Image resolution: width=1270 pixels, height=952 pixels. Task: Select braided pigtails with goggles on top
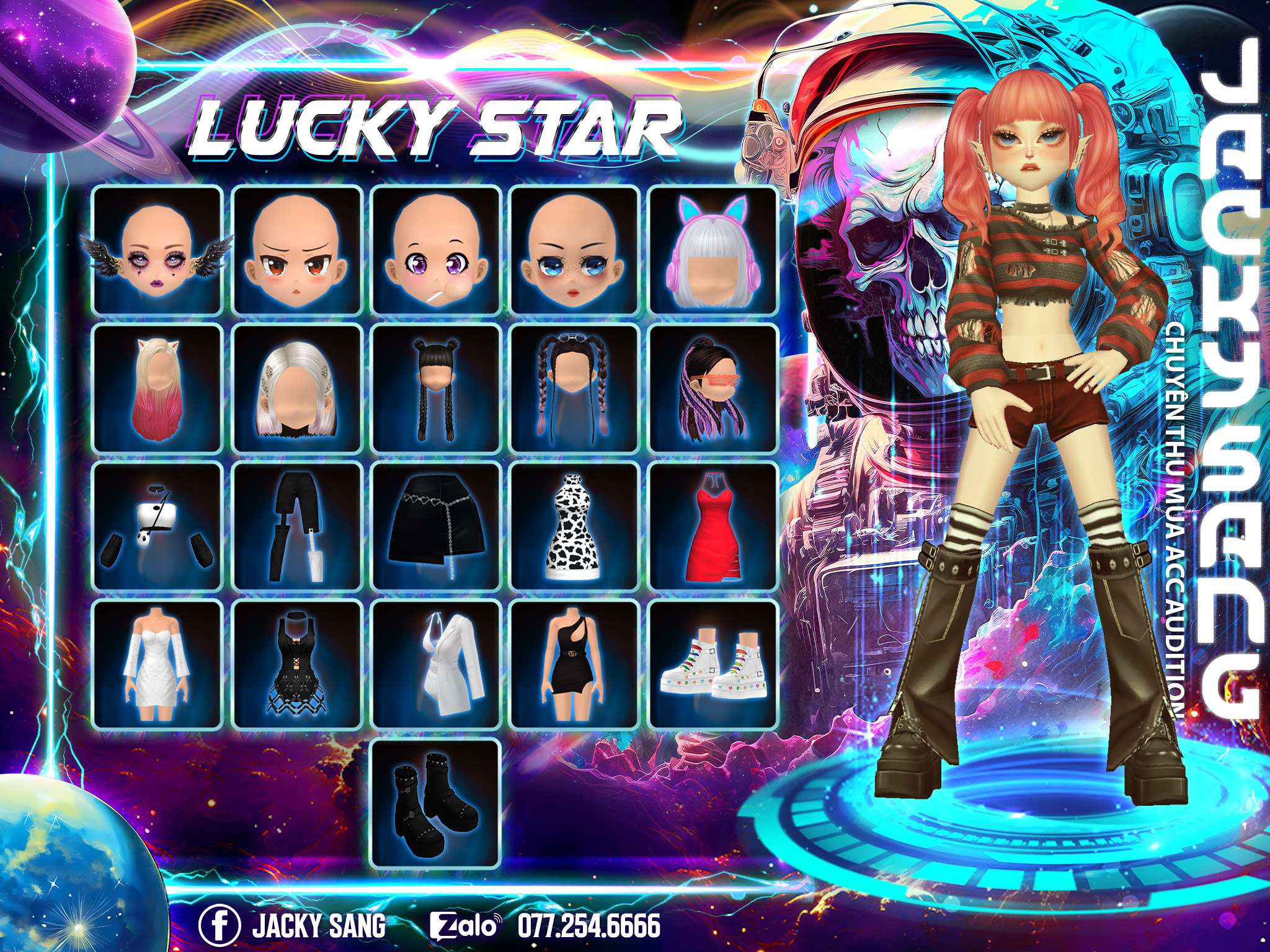click(575, 389)
